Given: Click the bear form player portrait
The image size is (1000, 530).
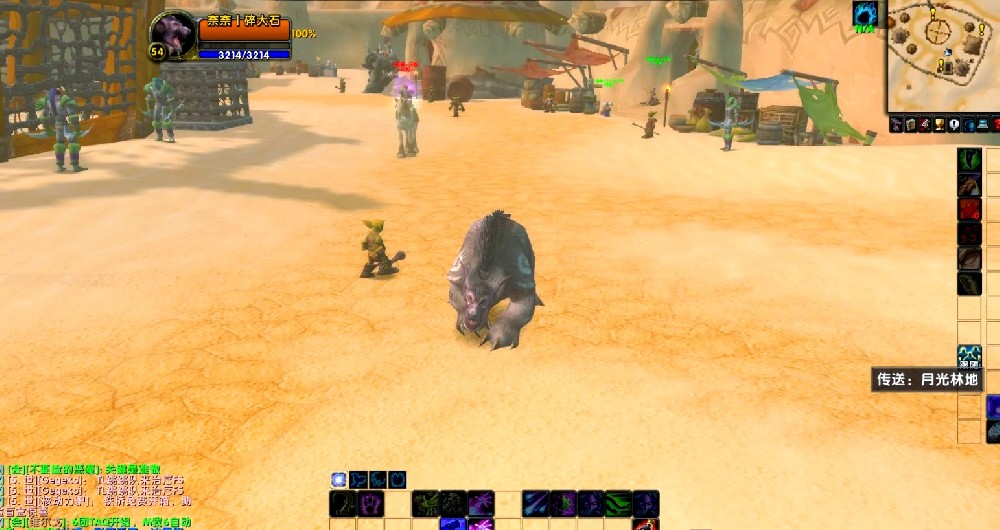Looking at the screenshot, I should pyautogui.click(x=173, y=36).
